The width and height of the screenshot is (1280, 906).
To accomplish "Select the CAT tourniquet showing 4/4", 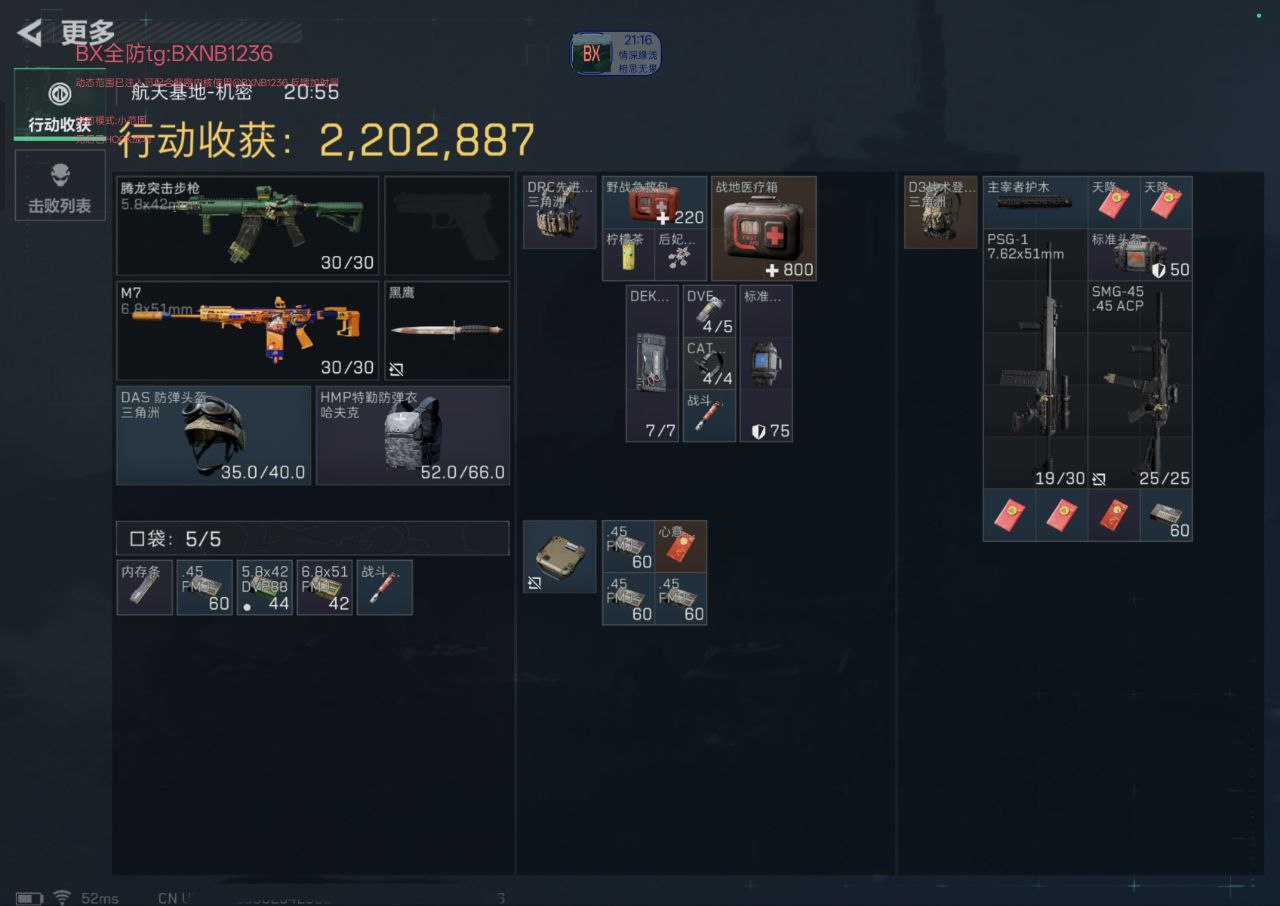I will (709, 363).
